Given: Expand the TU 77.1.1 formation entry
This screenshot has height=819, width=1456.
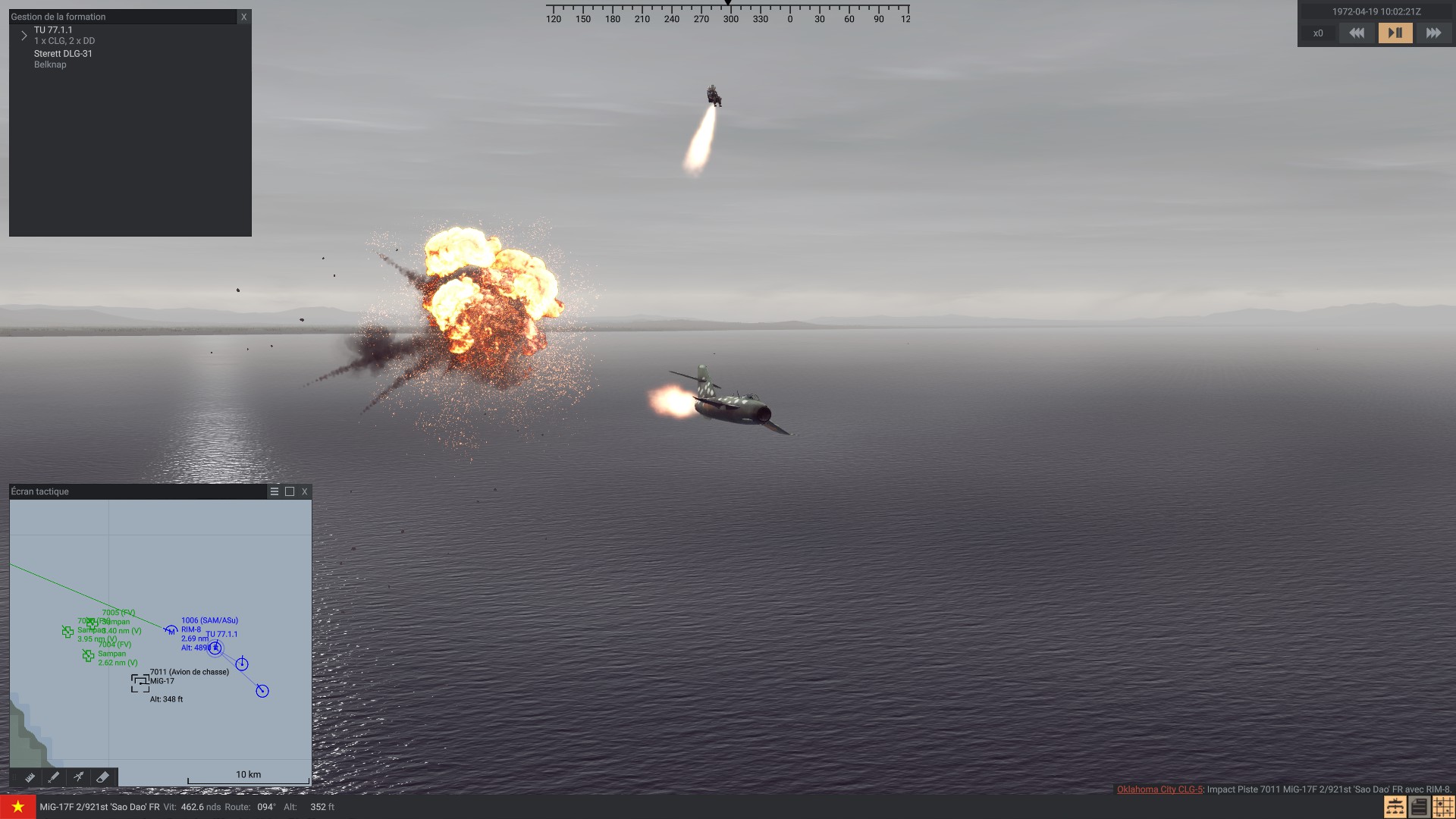Looking at the screenshot, I should (24, 36).
